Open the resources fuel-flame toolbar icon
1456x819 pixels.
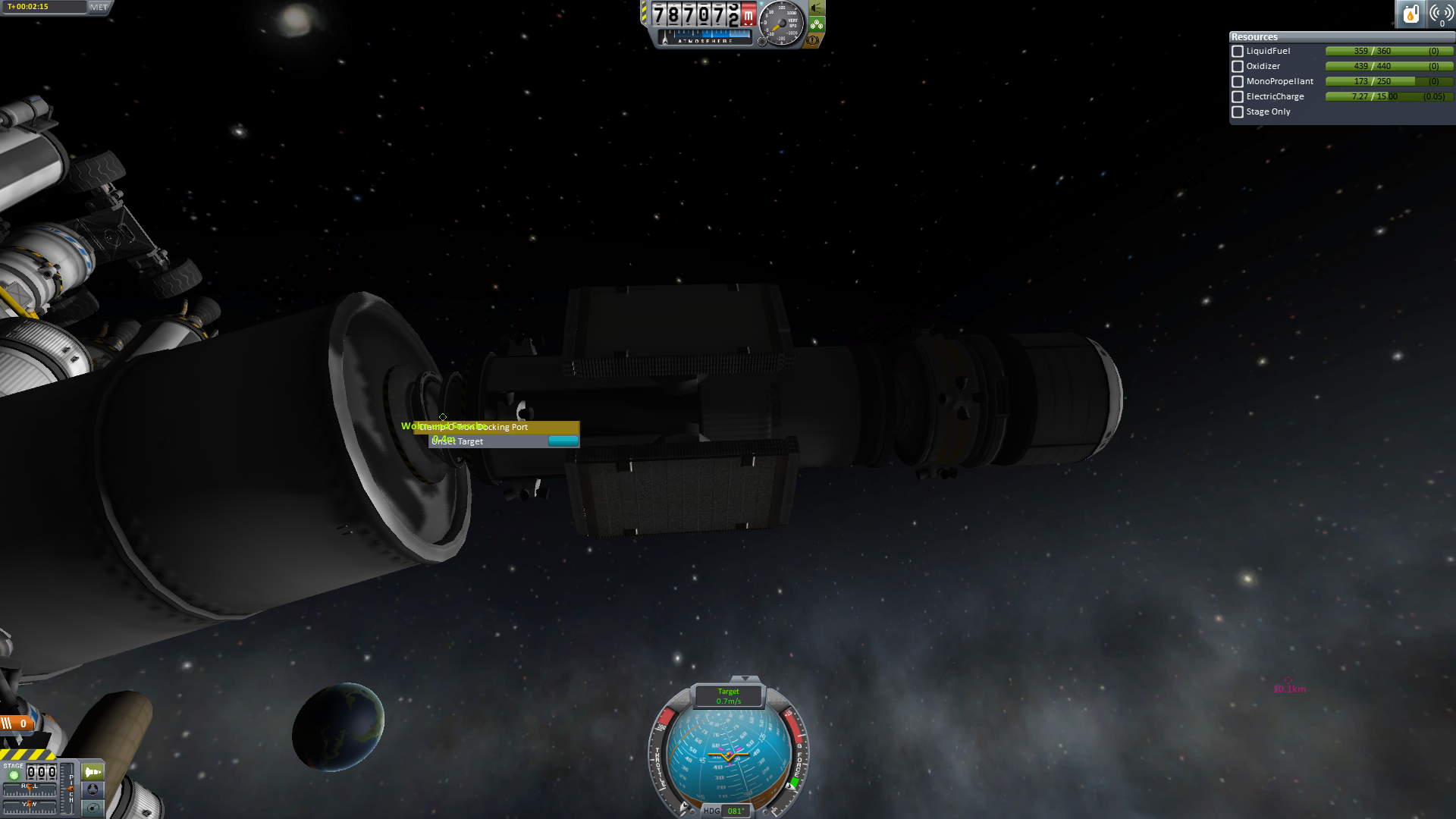(1410, 14)
